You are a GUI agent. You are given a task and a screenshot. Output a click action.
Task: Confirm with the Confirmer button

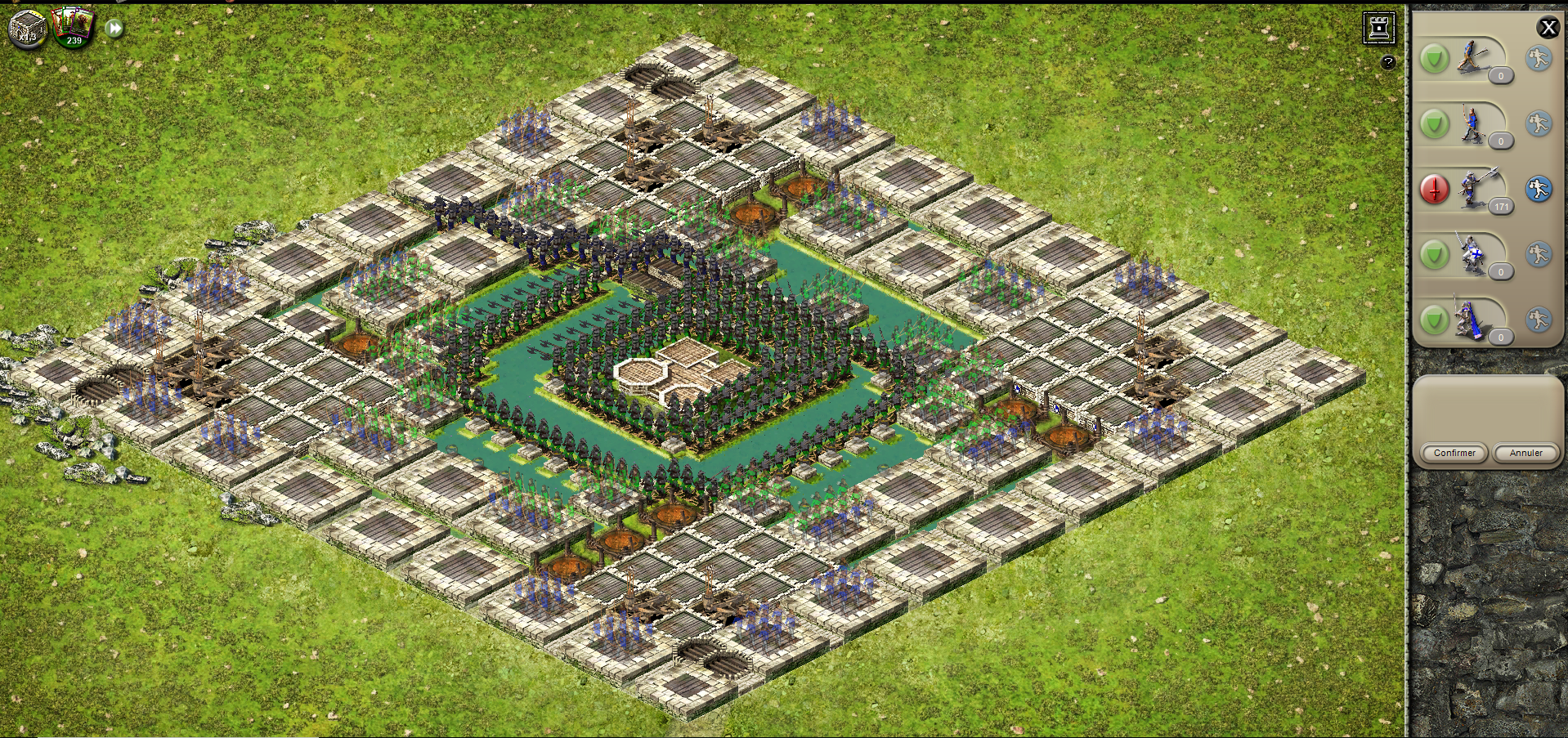tap(1454, 453)
